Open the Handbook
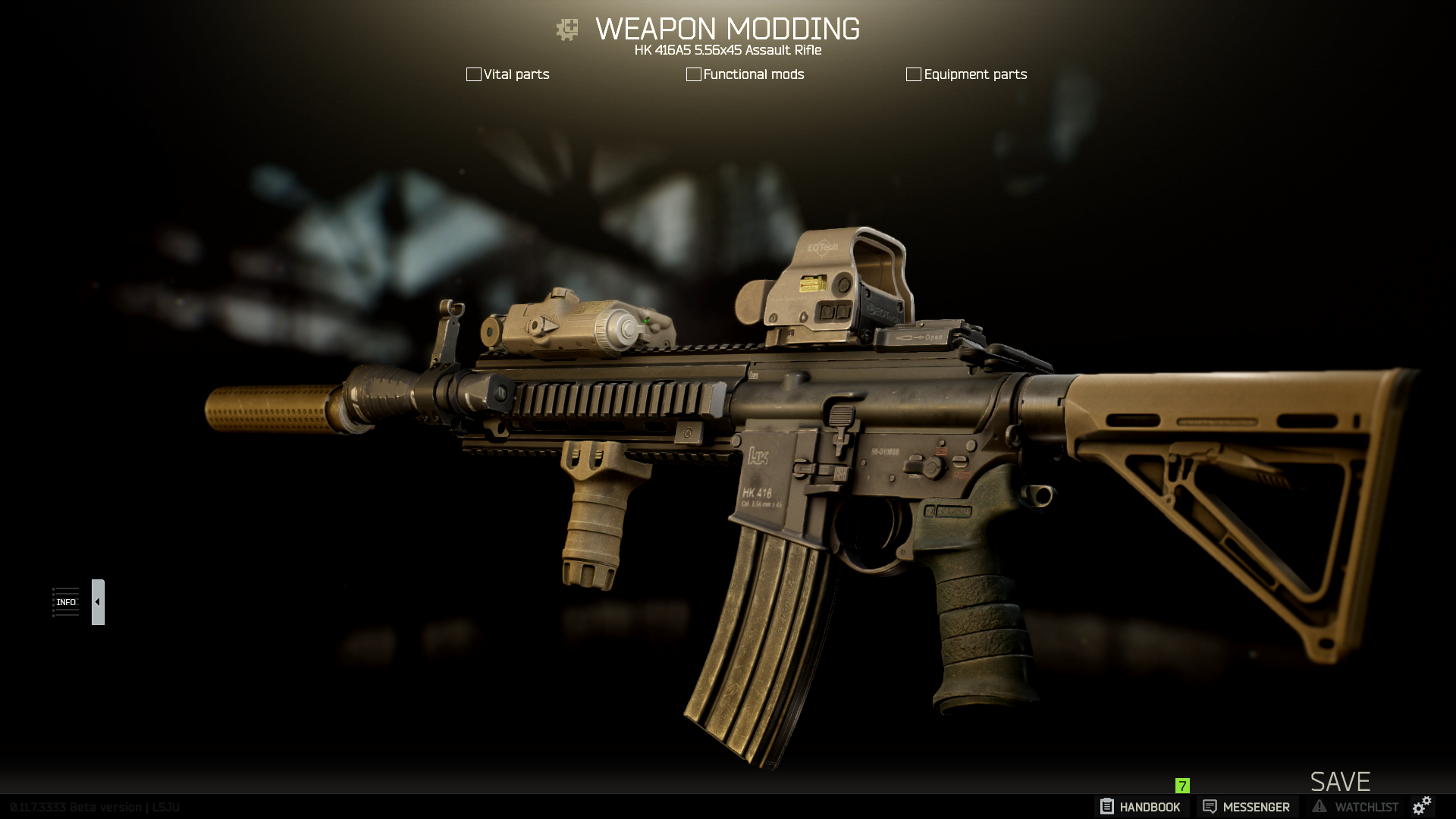 1141,807
